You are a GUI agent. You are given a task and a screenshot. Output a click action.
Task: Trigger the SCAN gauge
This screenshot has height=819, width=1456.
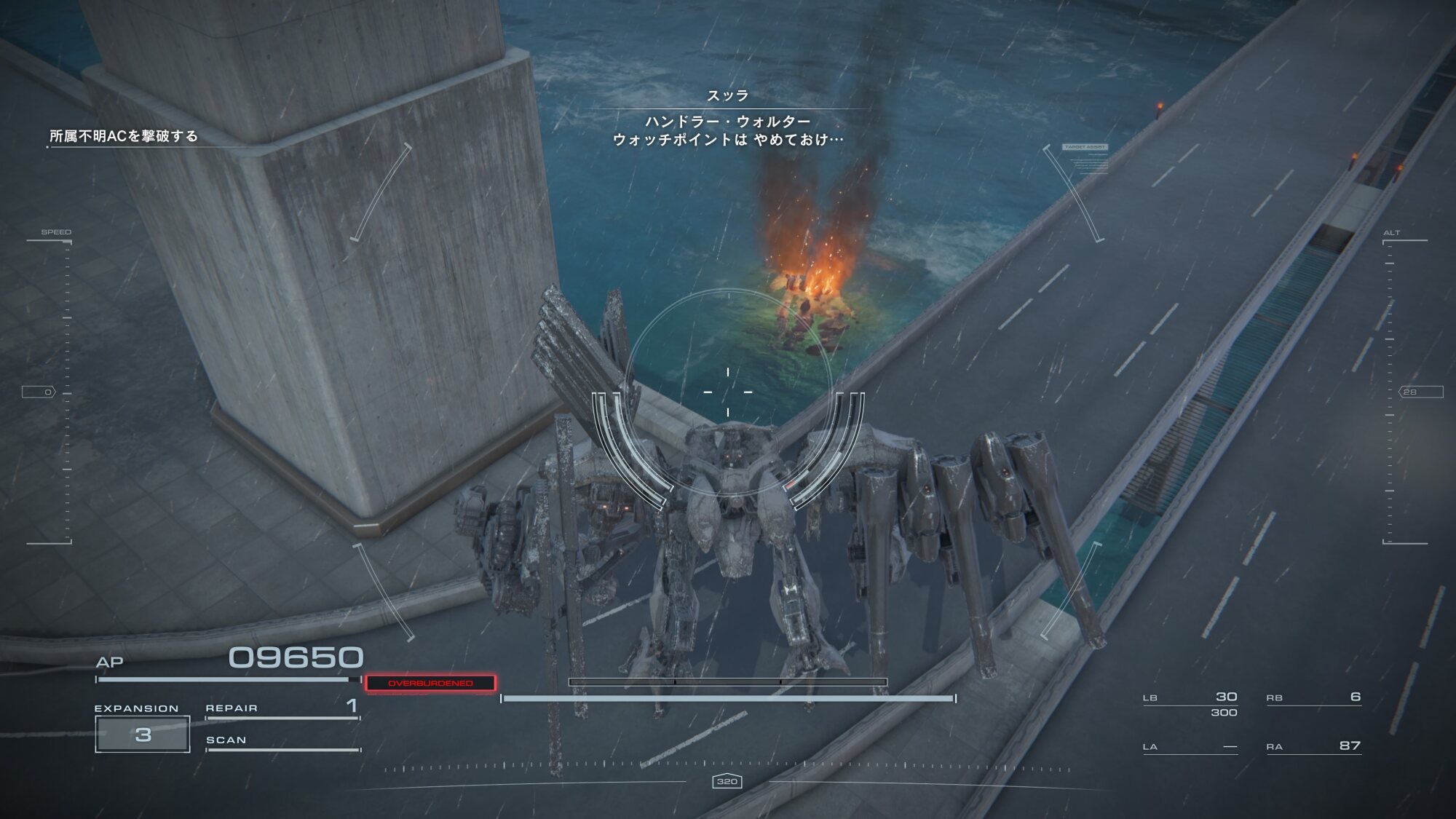[x=282, y=743]
